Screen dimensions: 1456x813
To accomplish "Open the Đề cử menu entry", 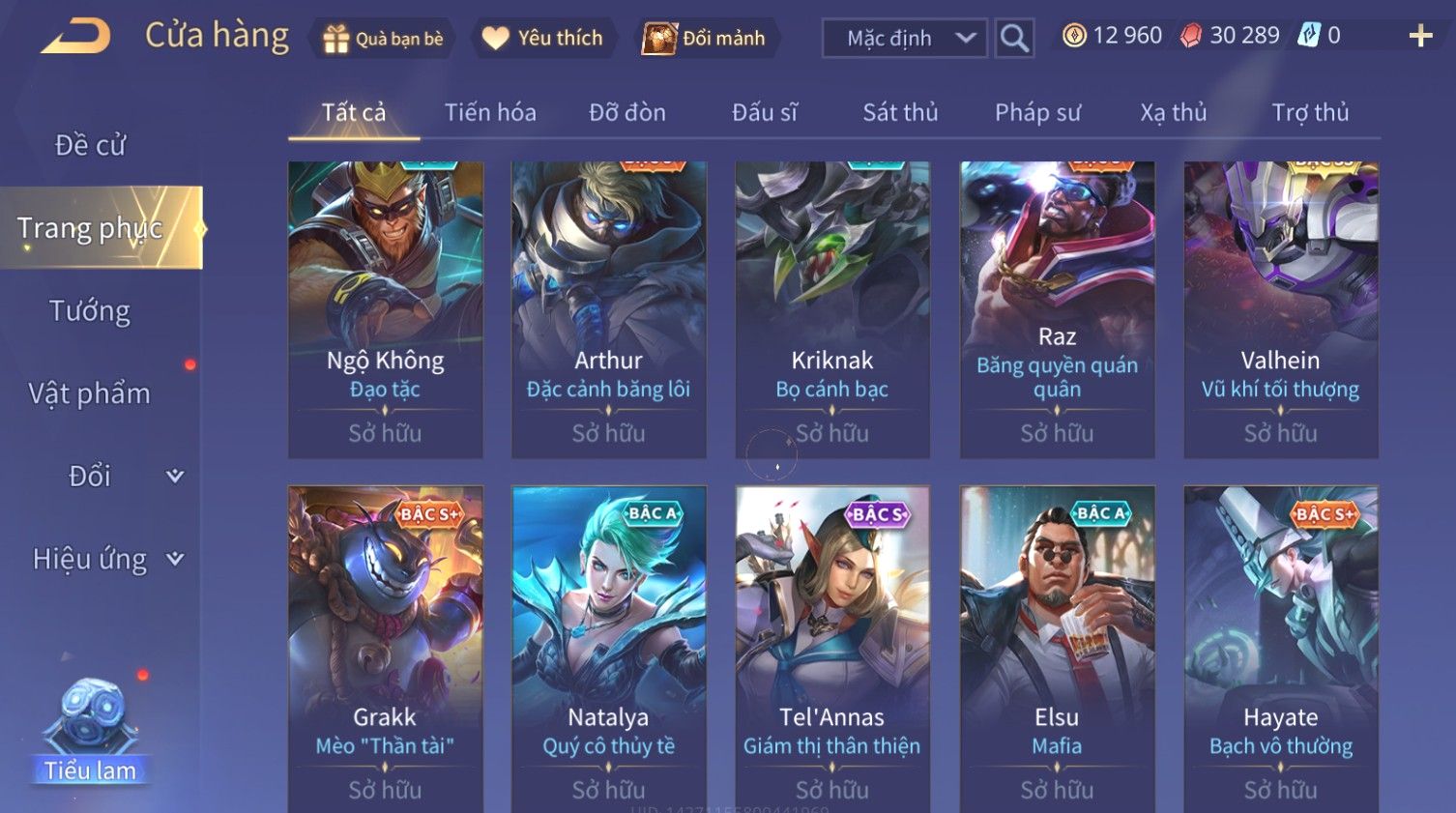I will tap(90, 145).
